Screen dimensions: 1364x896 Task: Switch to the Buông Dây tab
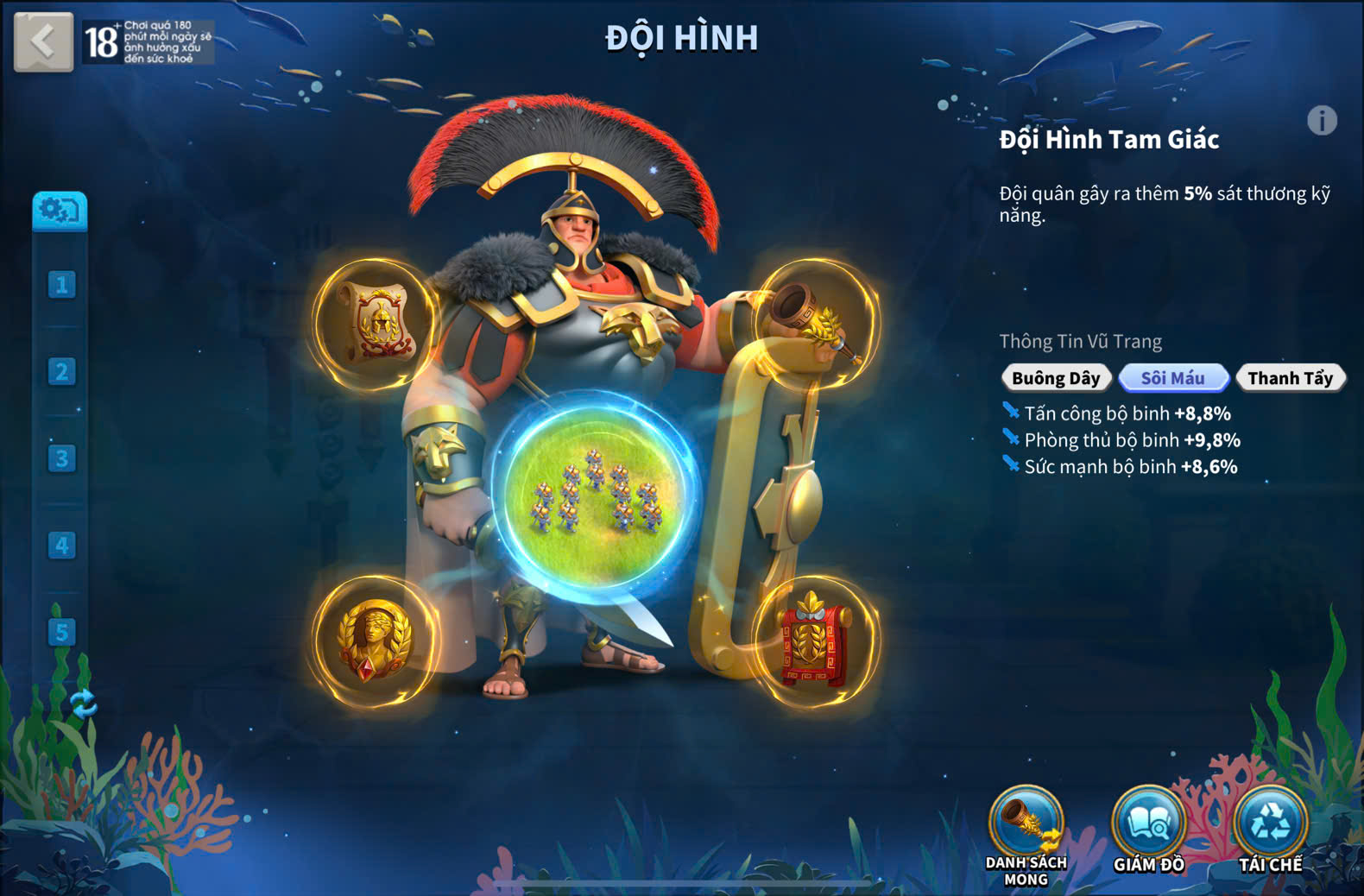coord(1056,378)
